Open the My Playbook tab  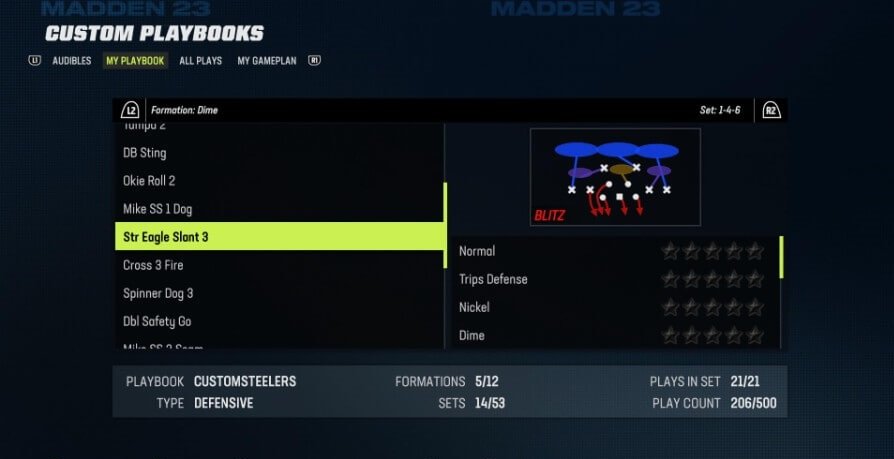[135, 61]
